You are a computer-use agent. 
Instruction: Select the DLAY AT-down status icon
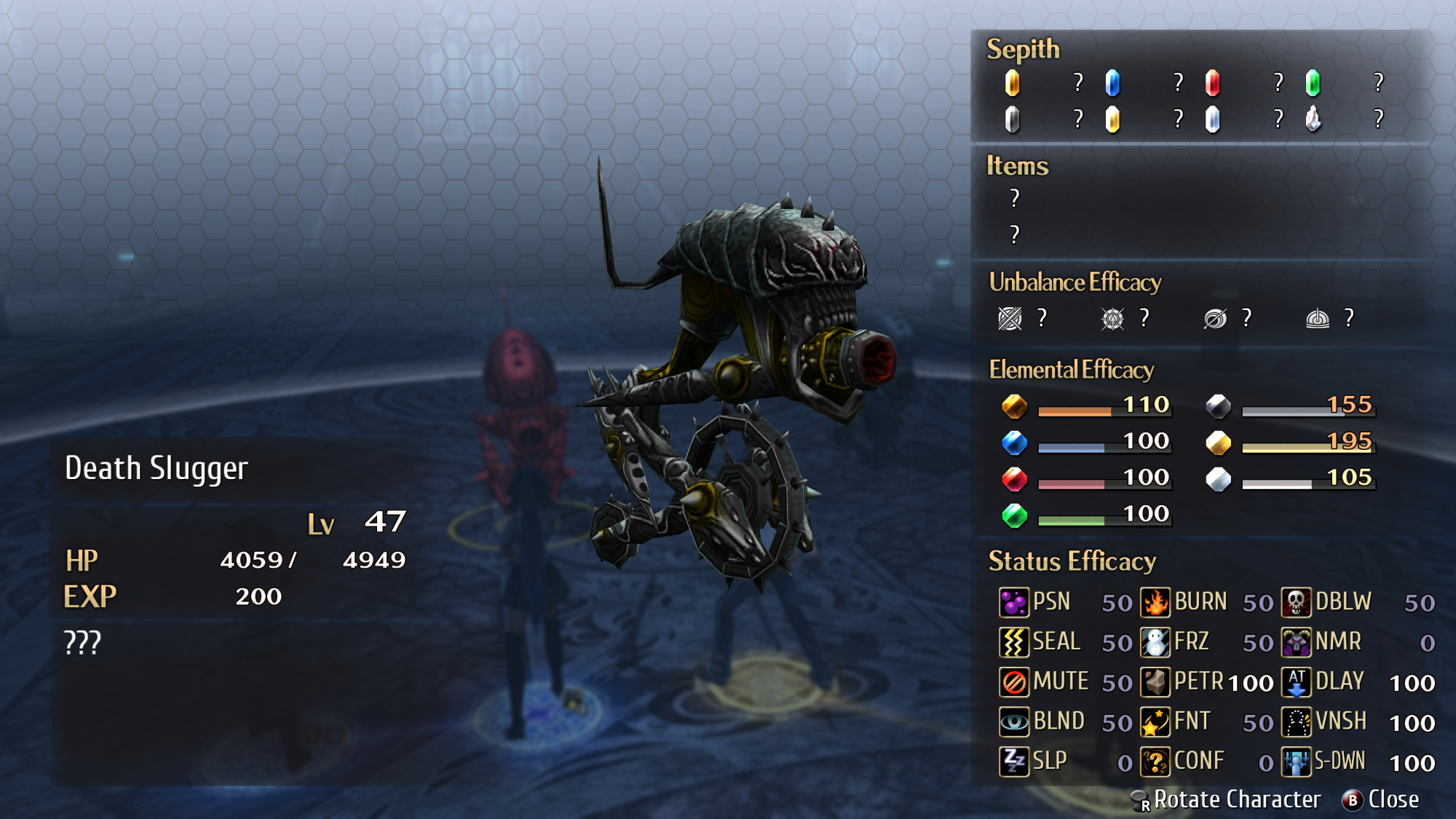1296,682
